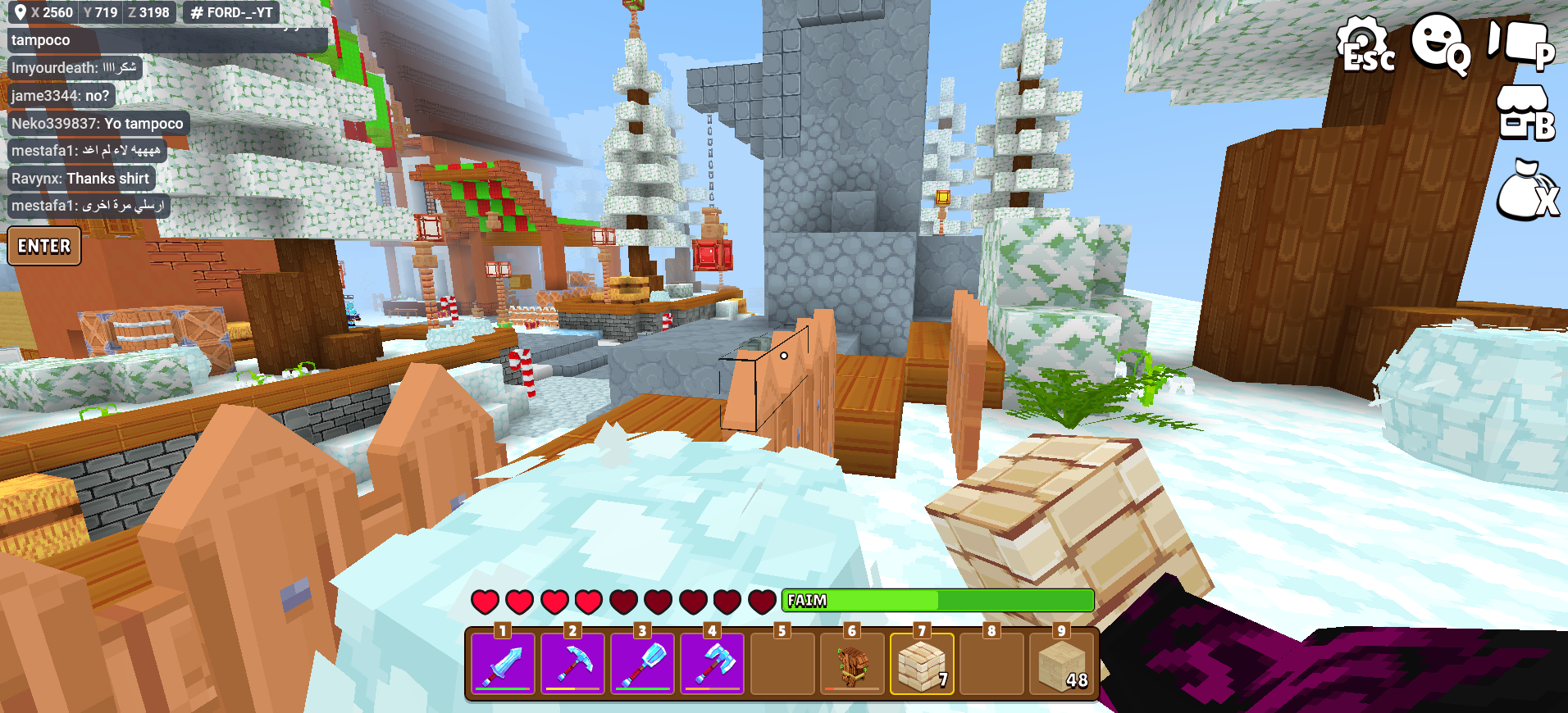1568x713 pixels.
Task: Select the plank block stack of 48
Action: (1062, 663)
